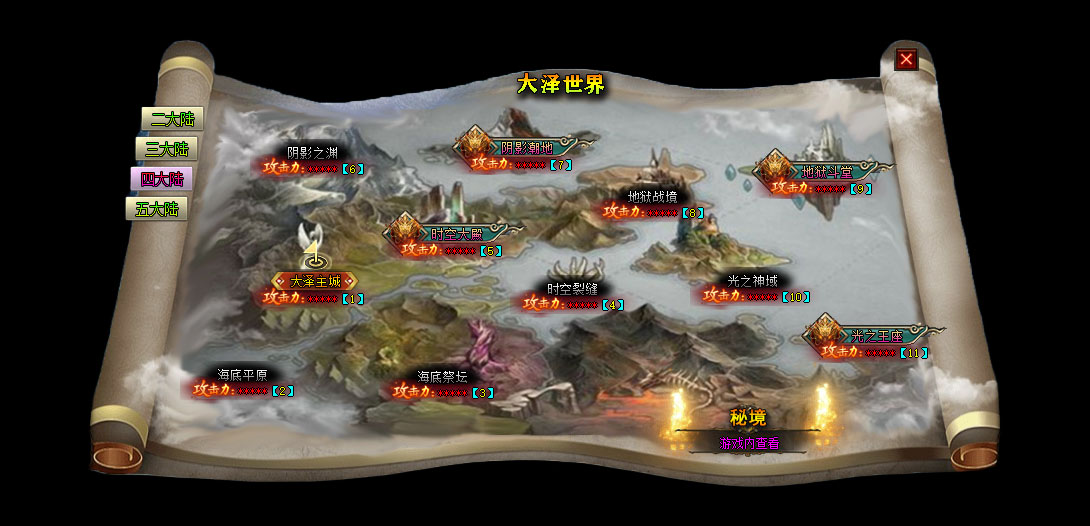This screenshot has width=1090, height=526.
Task: Select 海底平原 on the map
Action: (241, 375)
